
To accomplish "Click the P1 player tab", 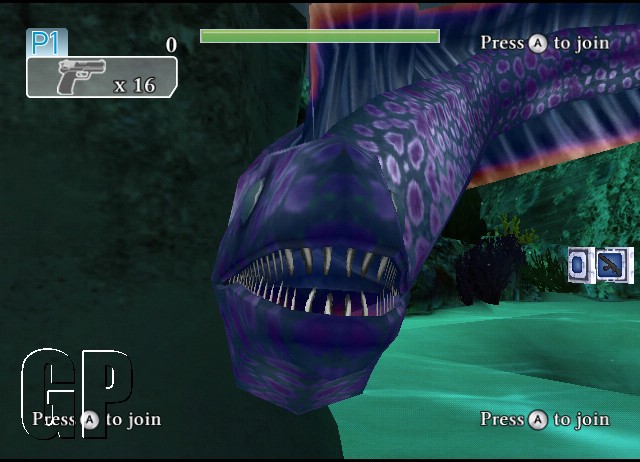I will pyautogui.click(x=47, y=42).
